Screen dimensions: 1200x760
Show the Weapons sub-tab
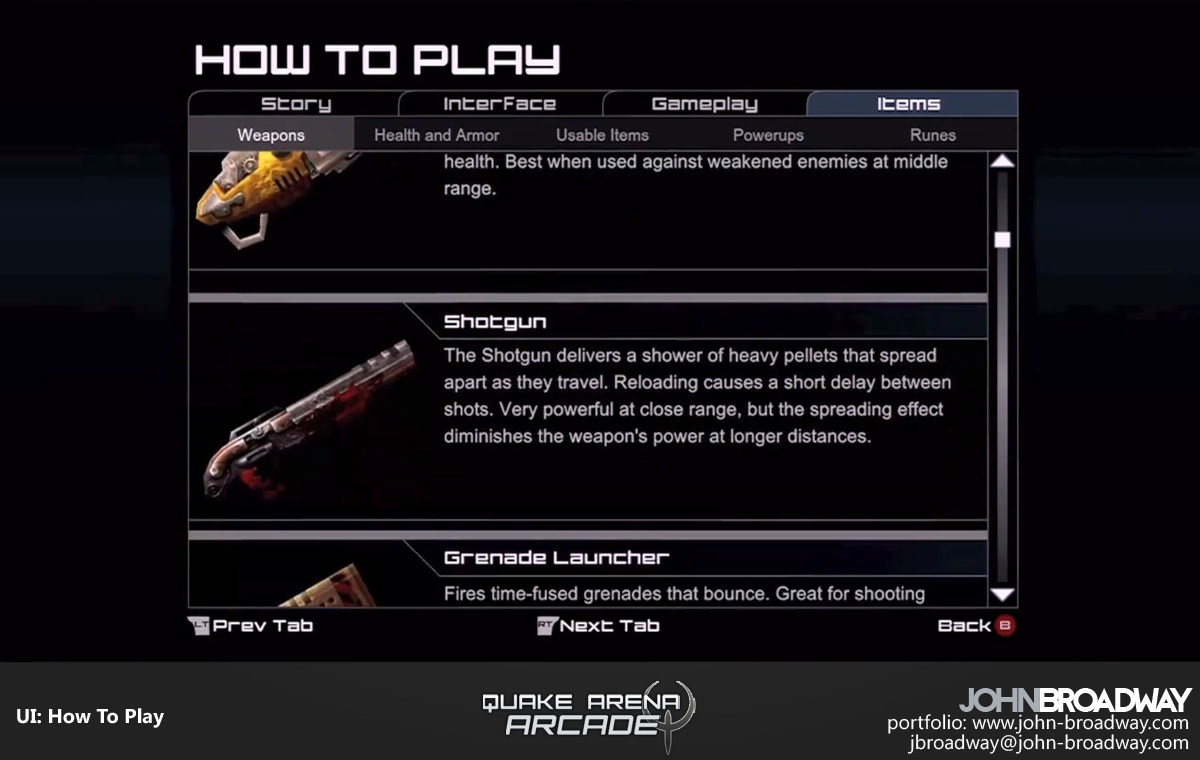tap(271, 135)
